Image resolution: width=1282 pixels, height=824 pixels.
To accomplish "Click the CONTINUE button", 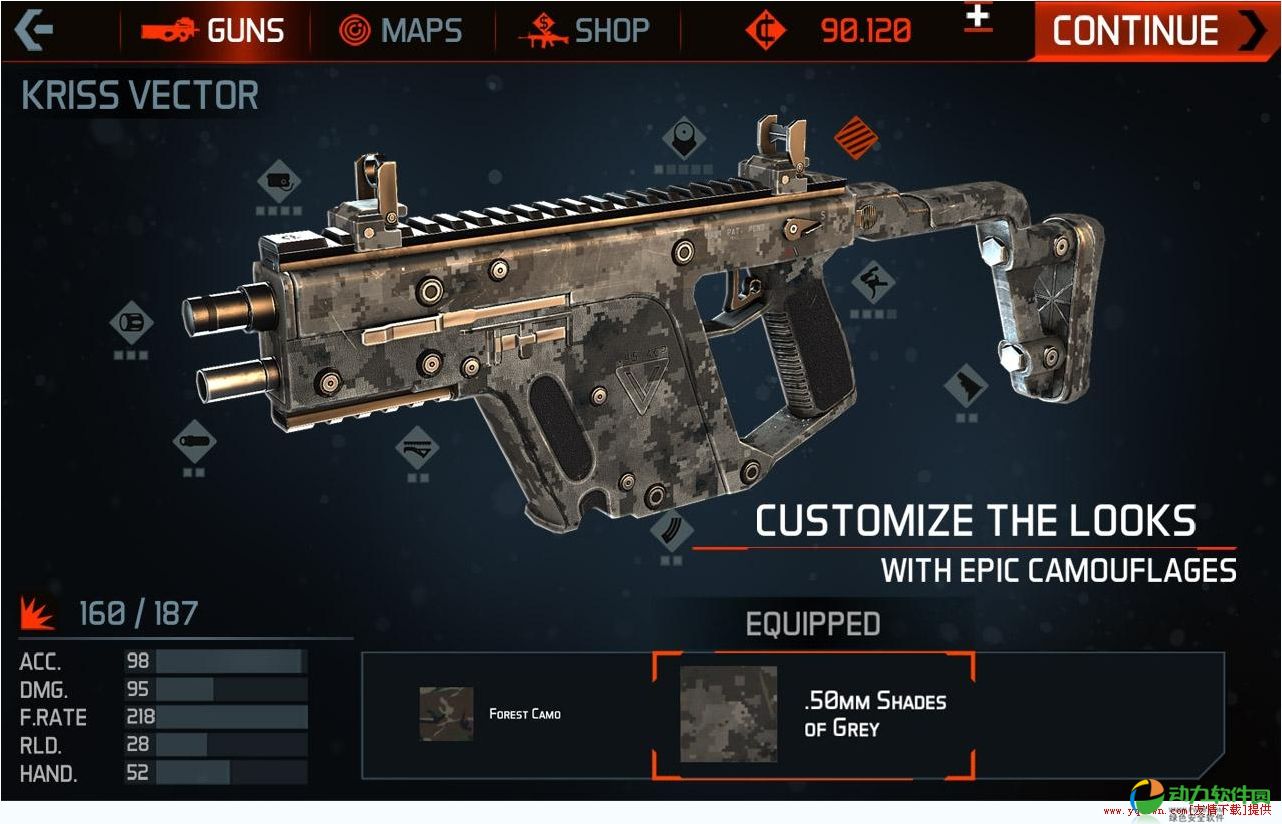I will [1156, 31].
